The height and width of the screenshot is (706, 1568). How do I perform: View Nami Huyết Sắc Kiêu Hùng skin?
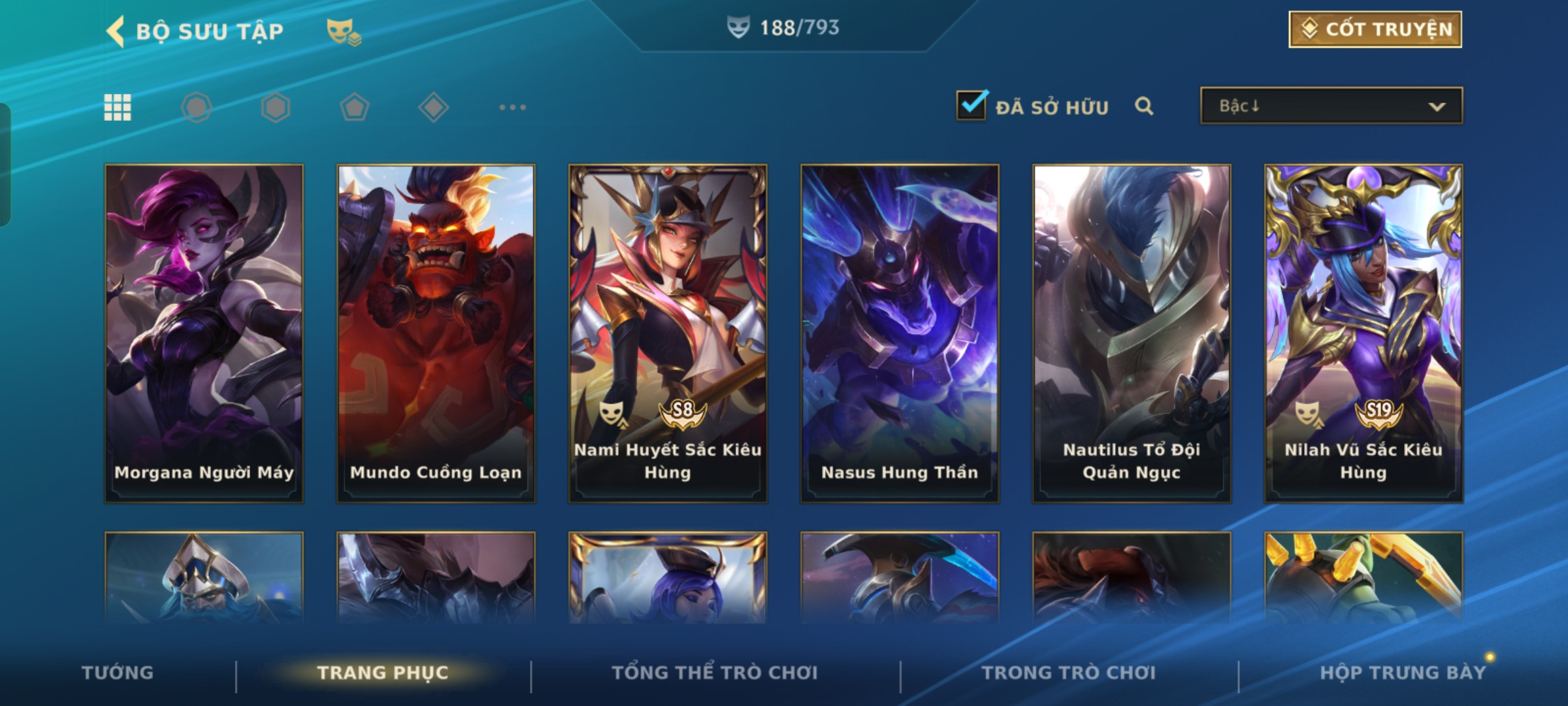pyautogui.click(x=668, y=333)
